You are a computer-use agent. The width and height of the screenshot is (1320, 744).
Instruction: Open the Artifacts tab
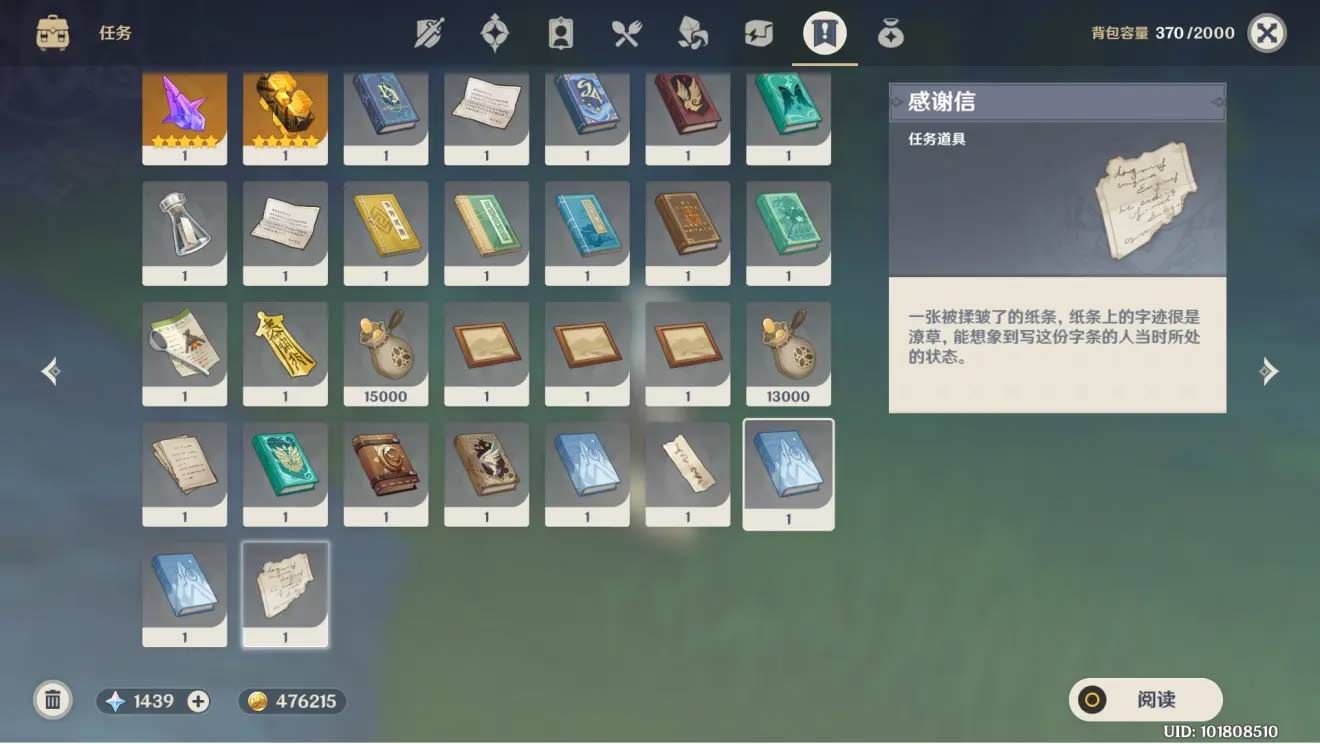tap(496, 31)
